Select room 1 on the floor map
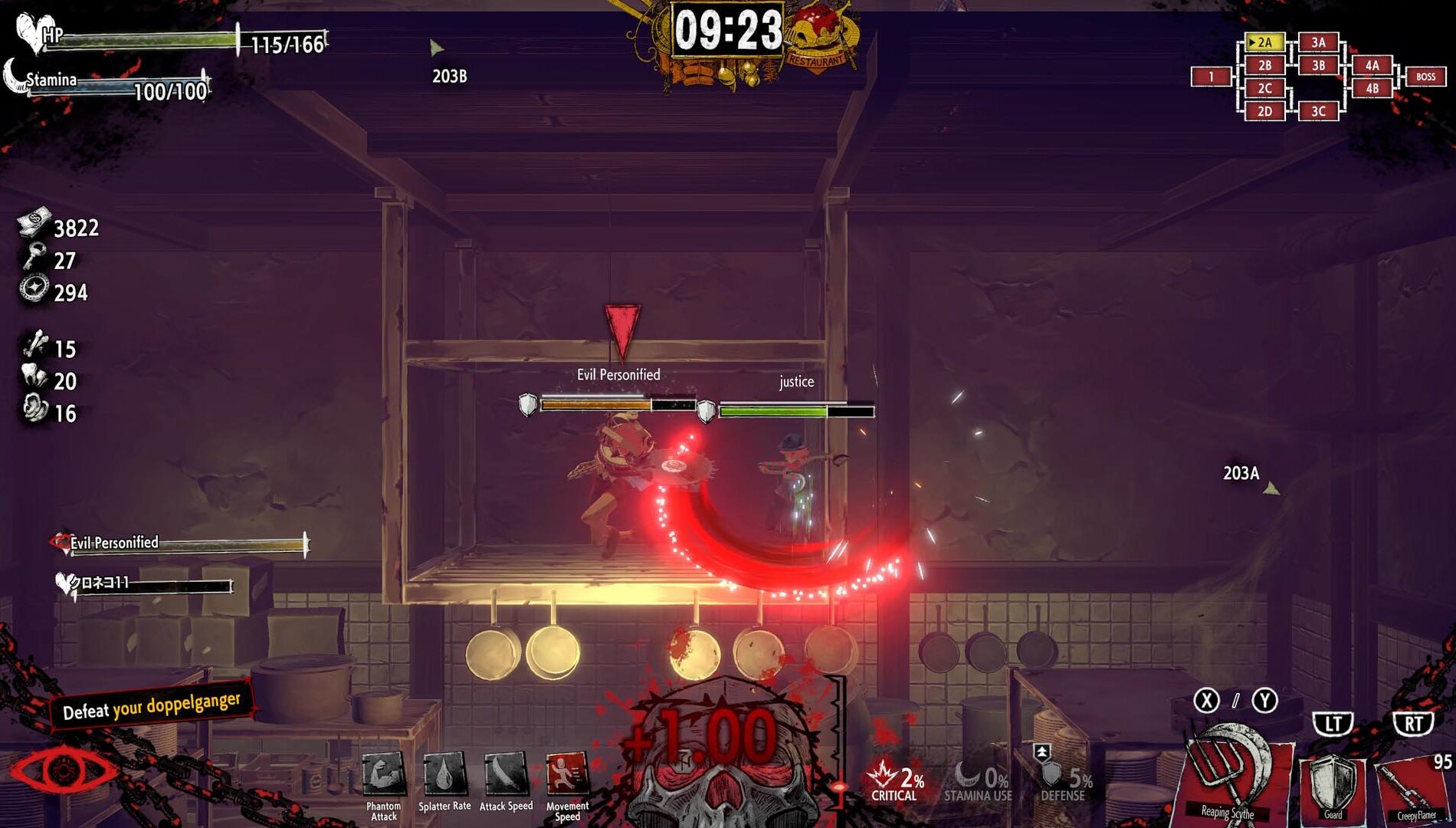Viewport: 1456px width, 828px height. (x=1211, y=77)
